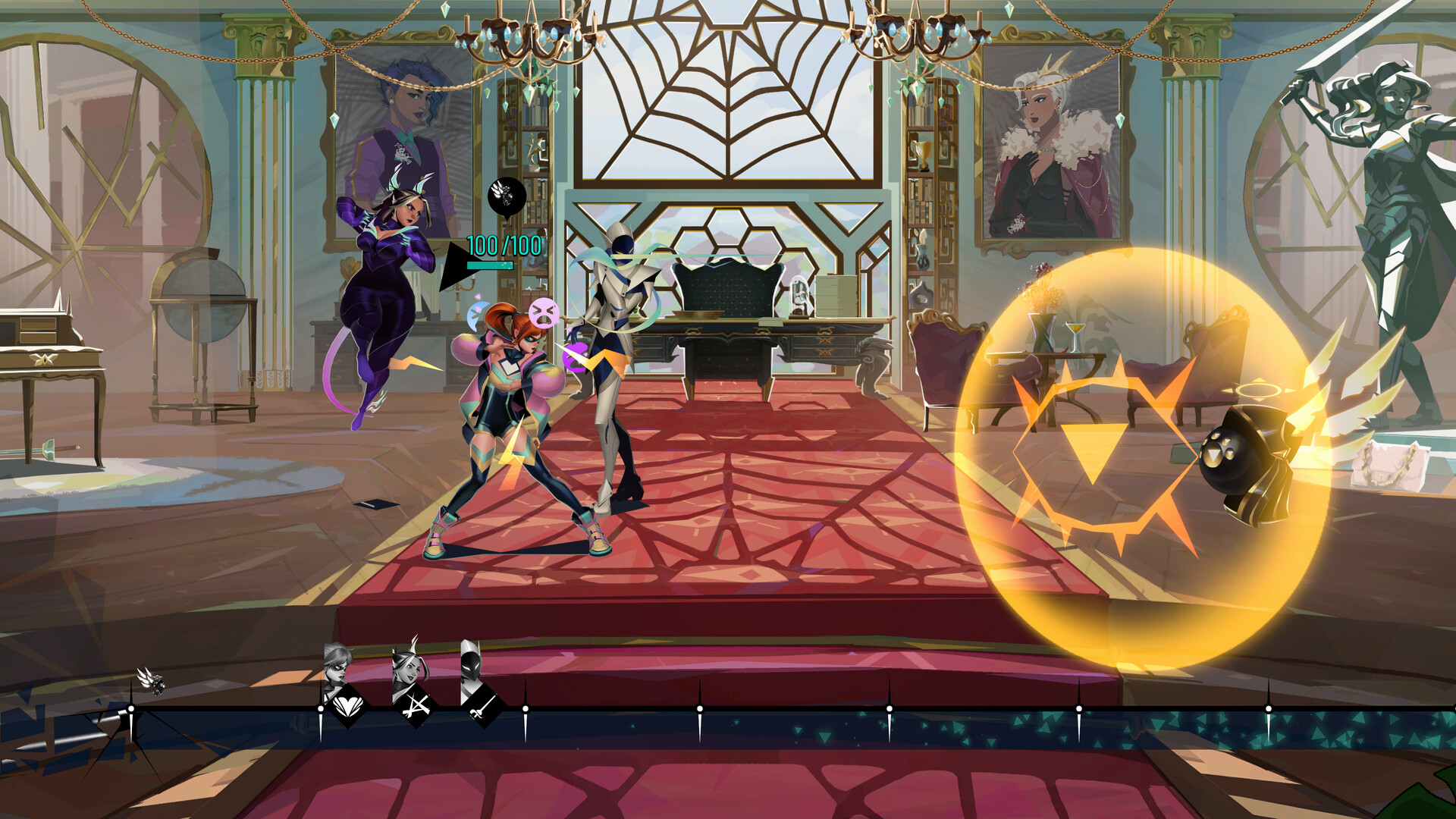Select the crossed sai ability icon on the timeline

coord(416,708)
